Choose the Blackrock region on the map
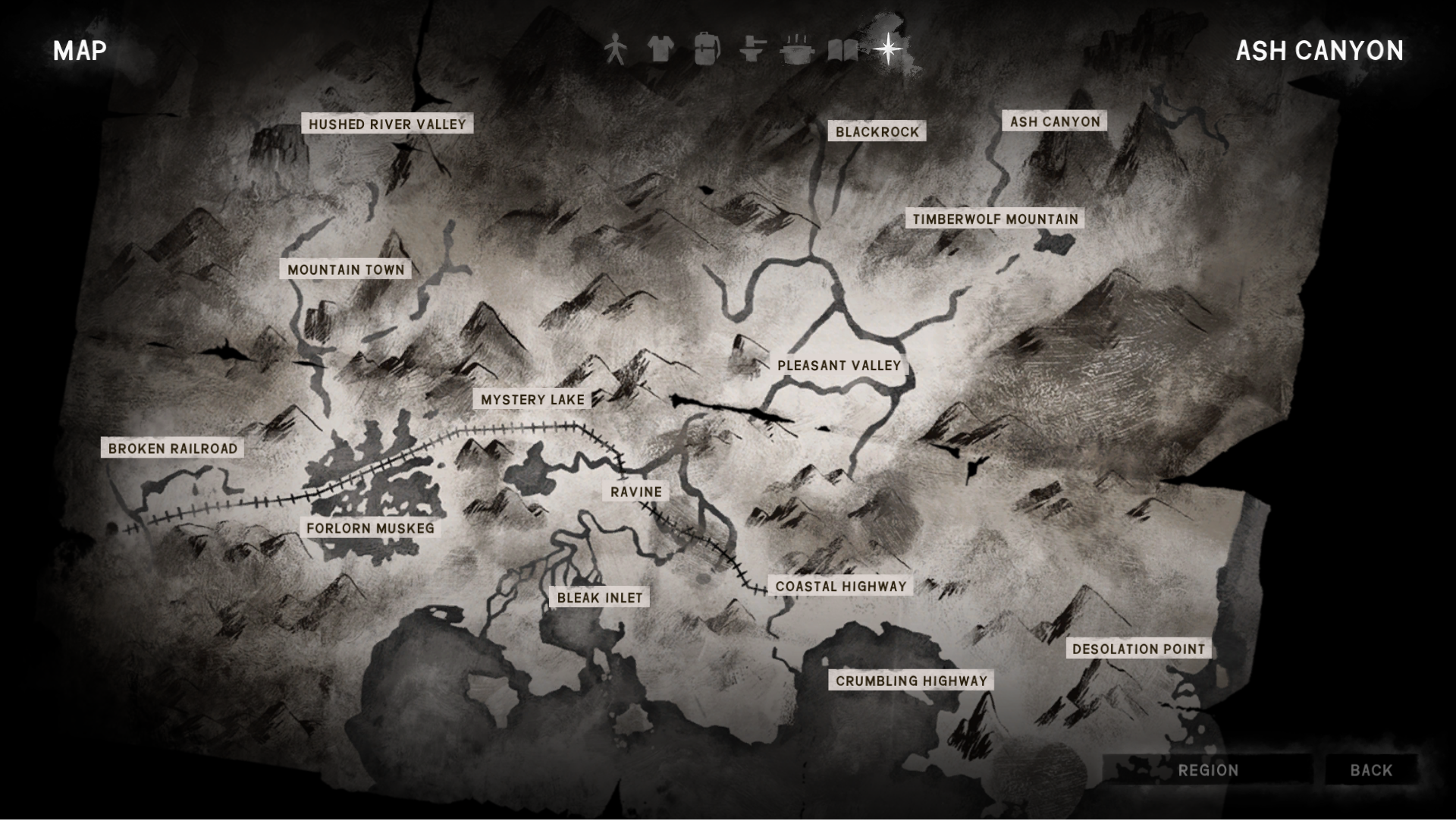The image size is (1456, 821). coord(877,132)
